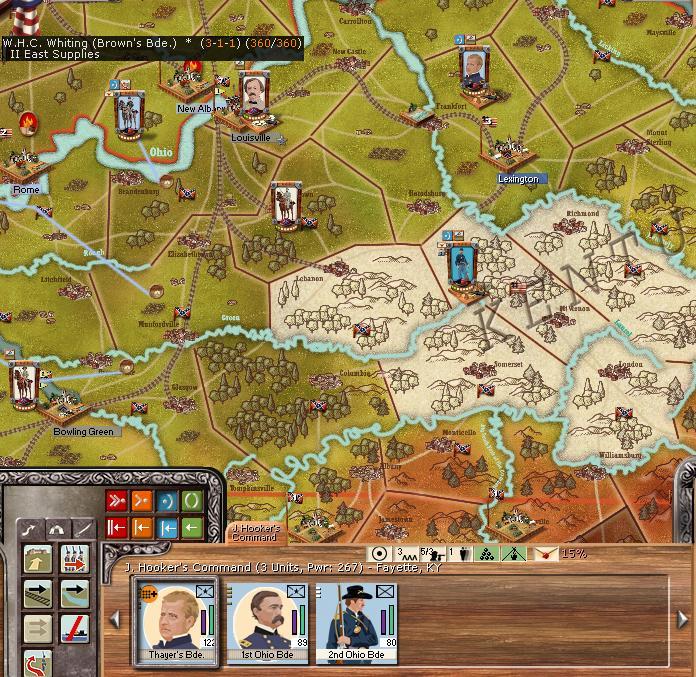The height and width of the screenshot is (677, 696).
Task: Activate the fort with yellow arrow order
Action: point(38,559)
